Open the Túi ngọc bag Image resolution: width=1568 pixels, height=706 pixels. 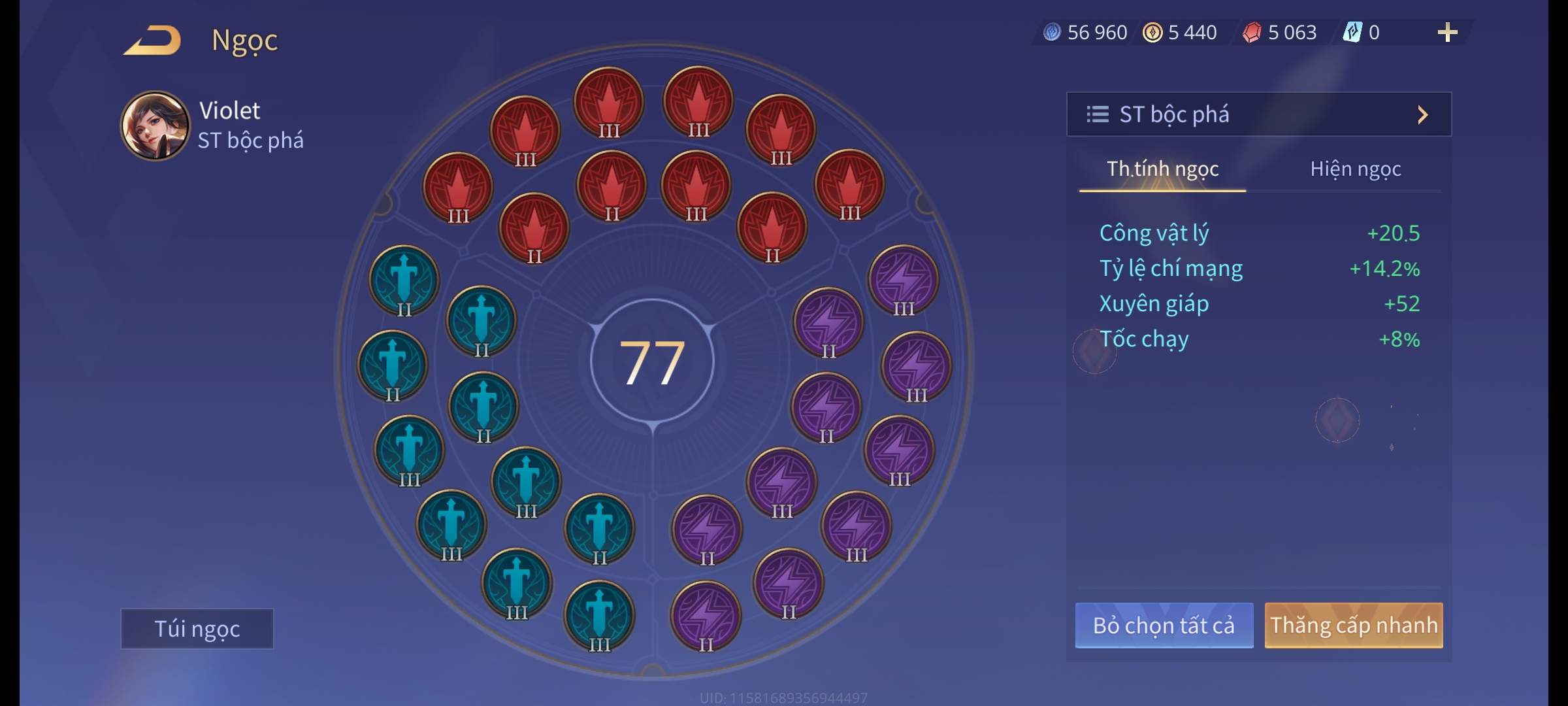(197, 628)
